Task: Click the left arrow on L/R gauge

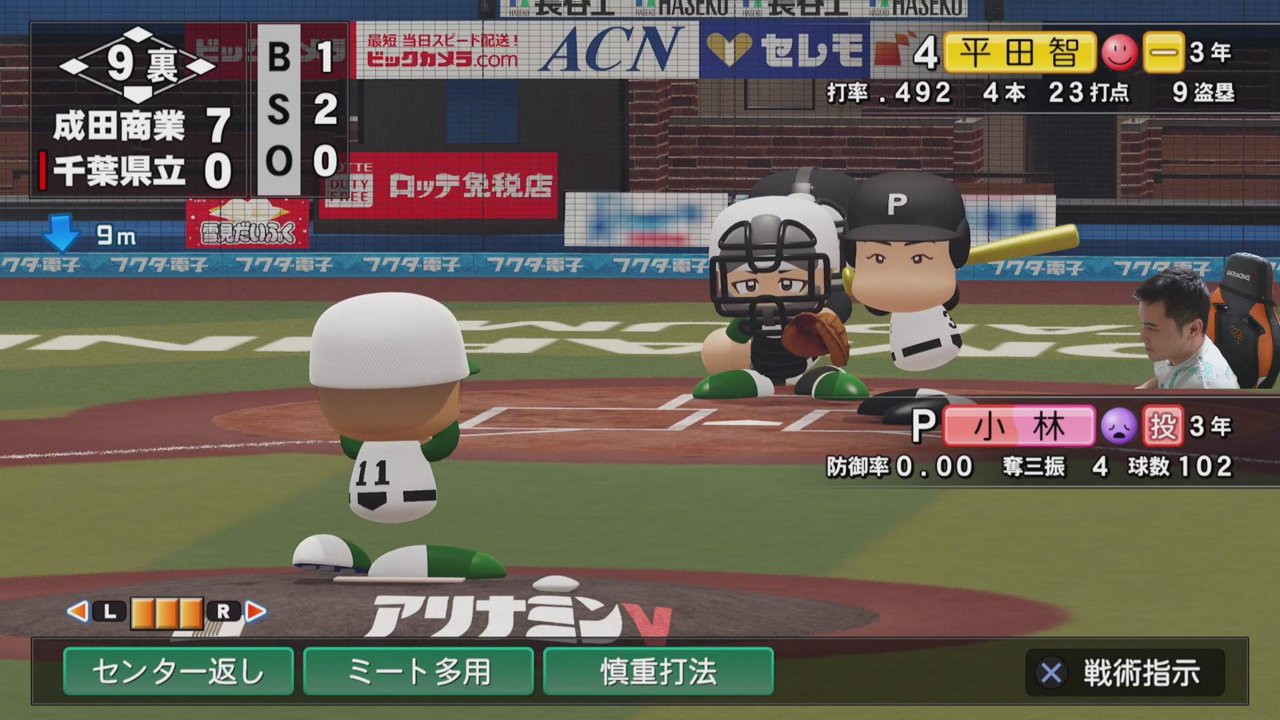Action: point(77,611)
